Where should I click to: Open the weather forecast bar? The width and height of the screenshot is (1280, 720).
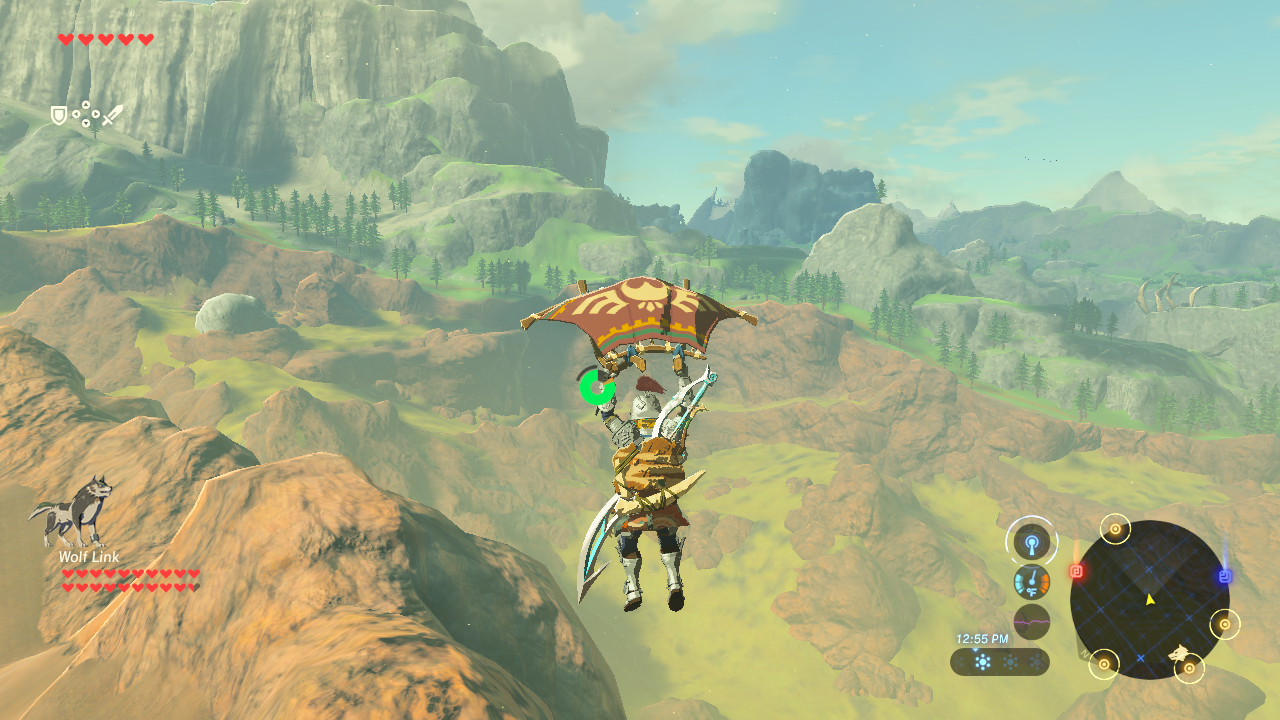(x=999, y=661)
